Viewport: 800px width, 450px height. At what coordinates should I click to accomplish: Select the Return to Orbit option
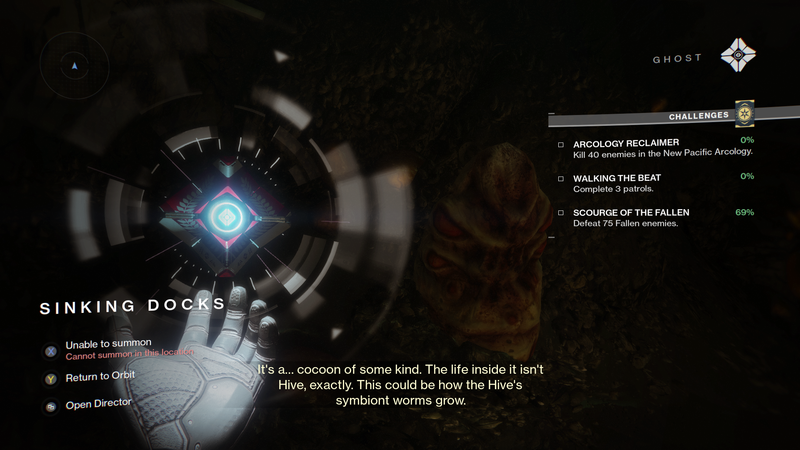tap(99, 377)
